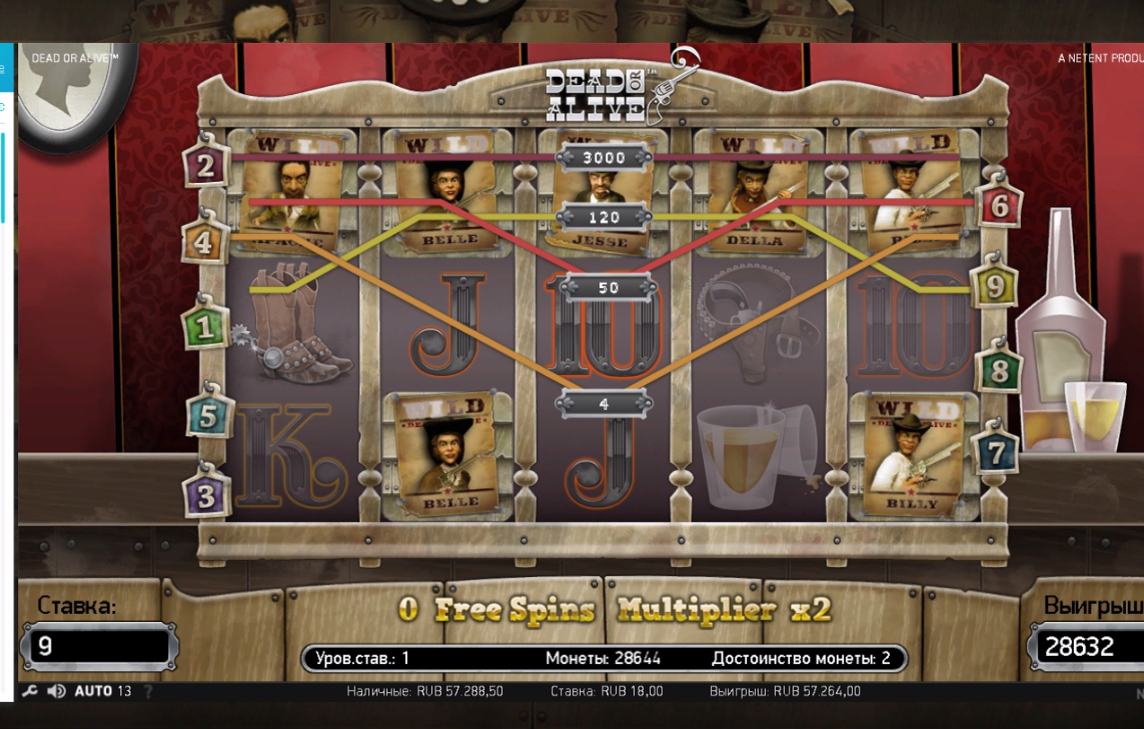Select payline tag number 2

pos(205,166)
